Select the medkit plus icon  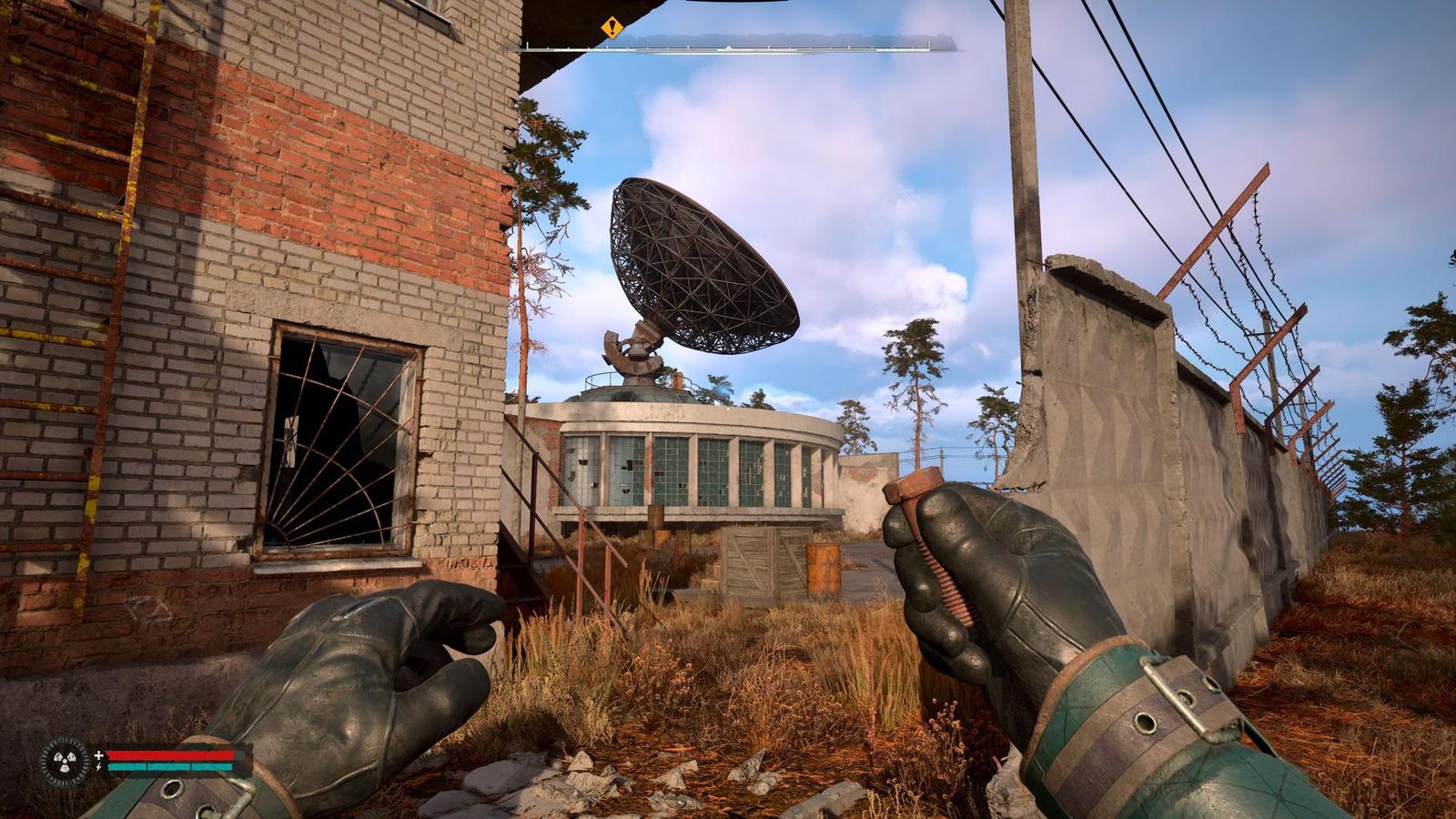[x=99, y=754]
